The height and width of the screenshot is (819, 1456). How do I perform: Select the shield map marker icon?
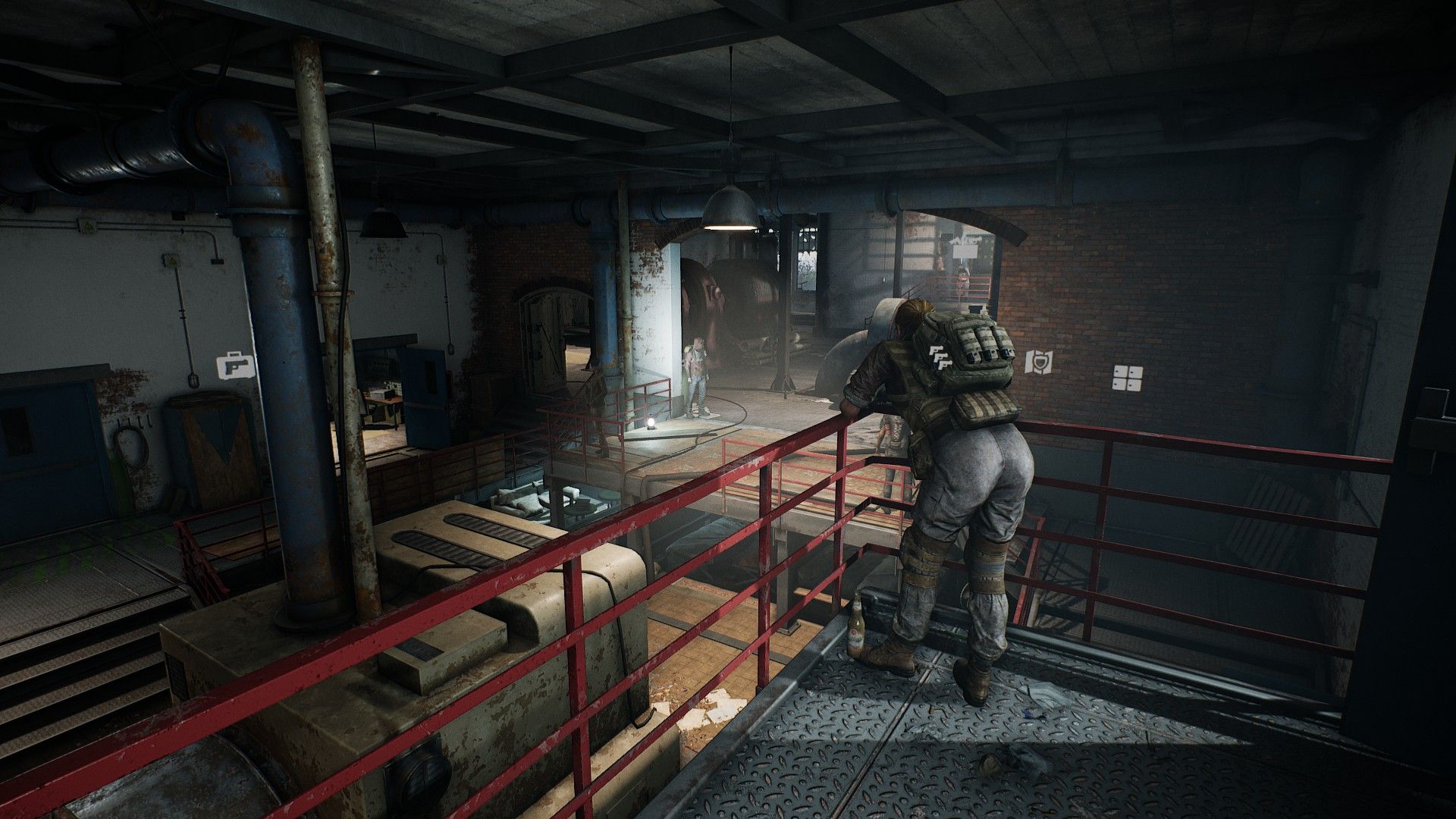pyautogui.click(x=1037, y=362)
